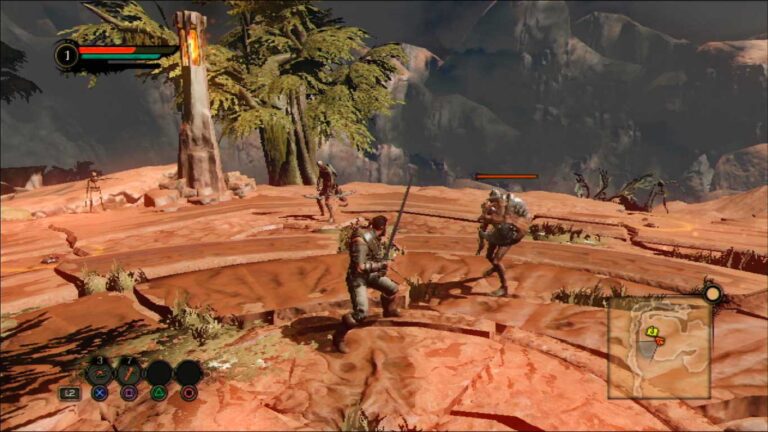Use the quick slot item with count 7
This screenshot has height=432, width=768.
coord(129,374)
